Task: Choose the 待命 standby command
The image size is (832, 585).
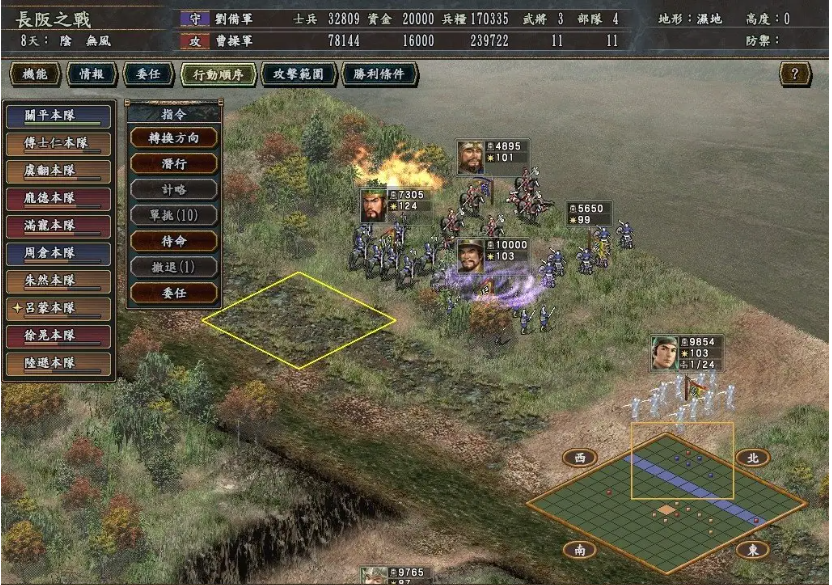Action: click(174, 241)
